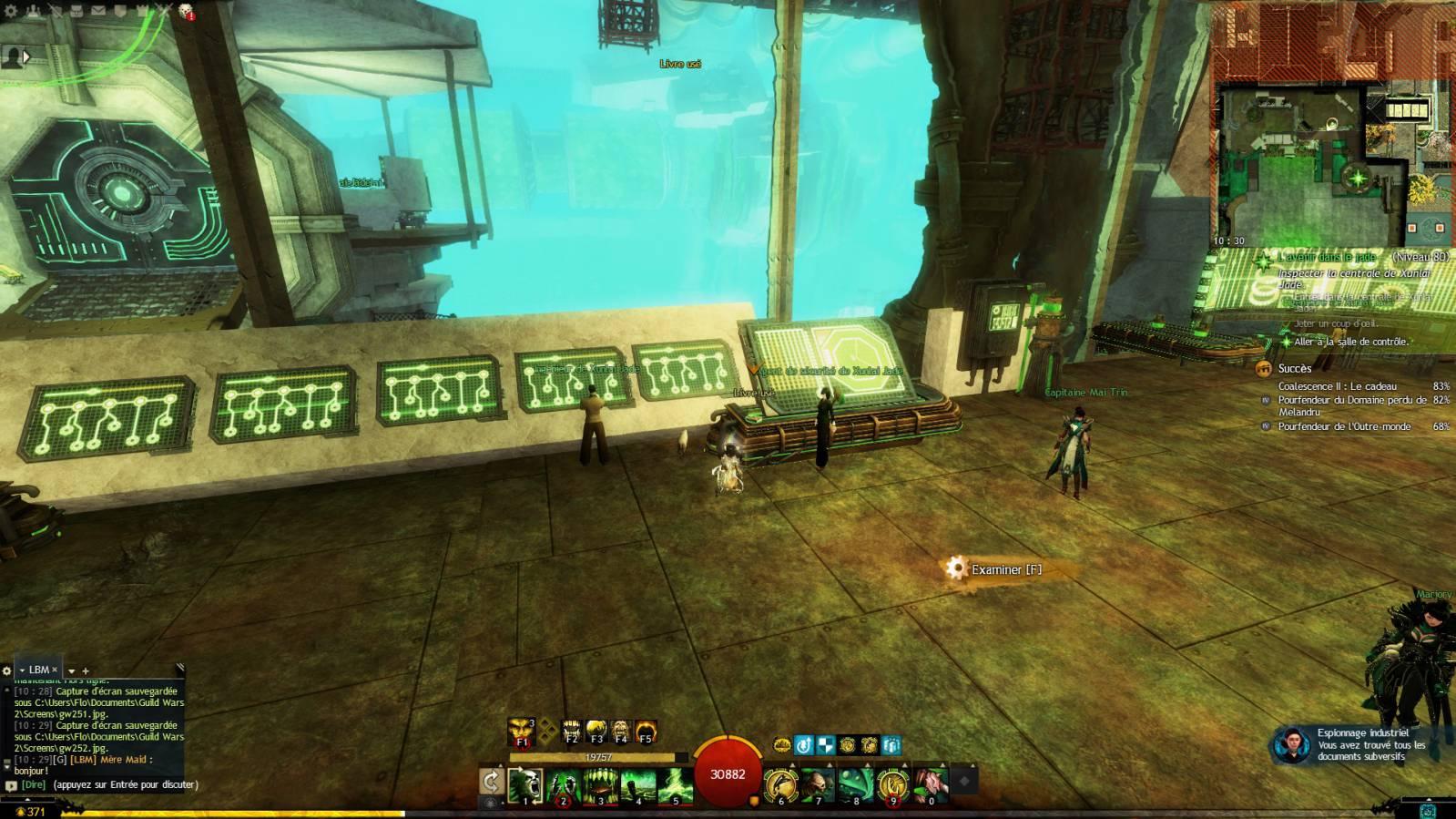Close the LBM chat tab
This screenshot has height=819, width=1456.
[55, 670]
